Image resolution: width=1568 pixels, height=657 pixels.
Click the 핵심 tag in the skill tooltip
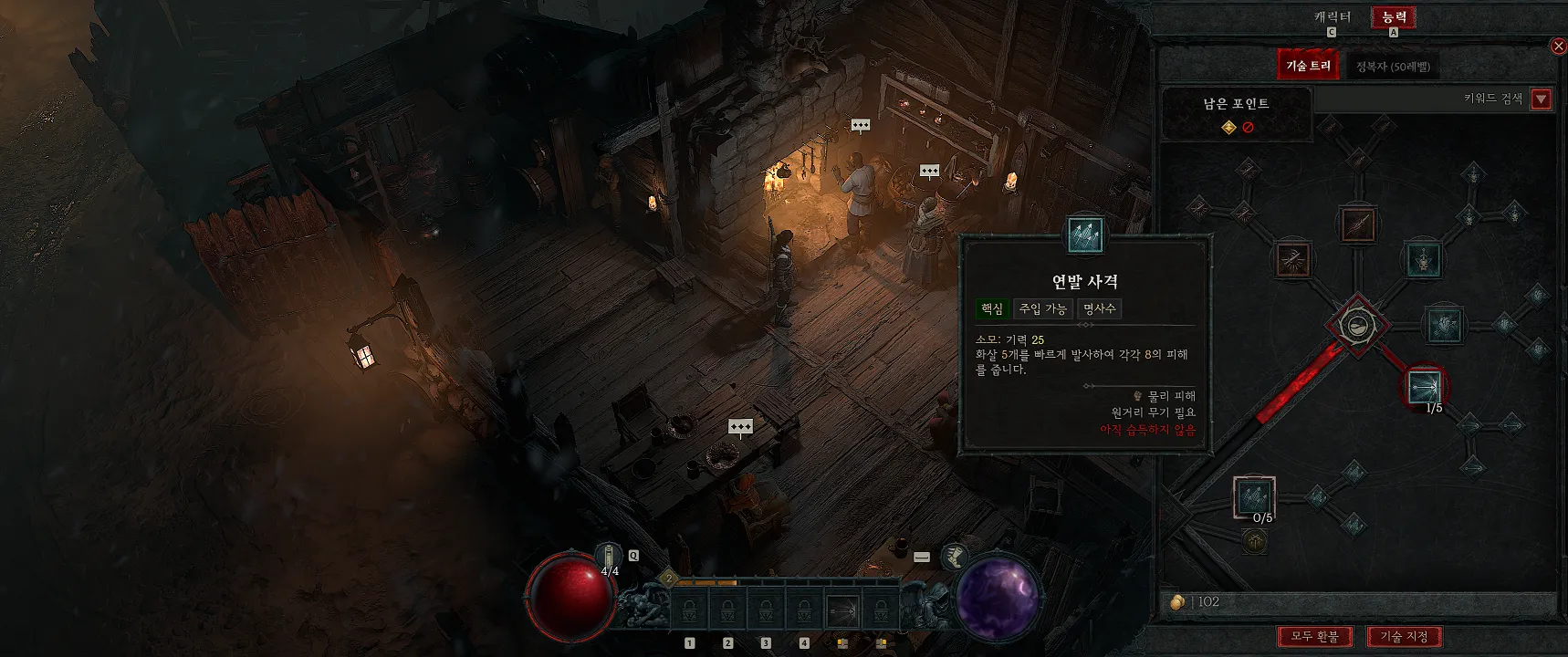point(991,309)
